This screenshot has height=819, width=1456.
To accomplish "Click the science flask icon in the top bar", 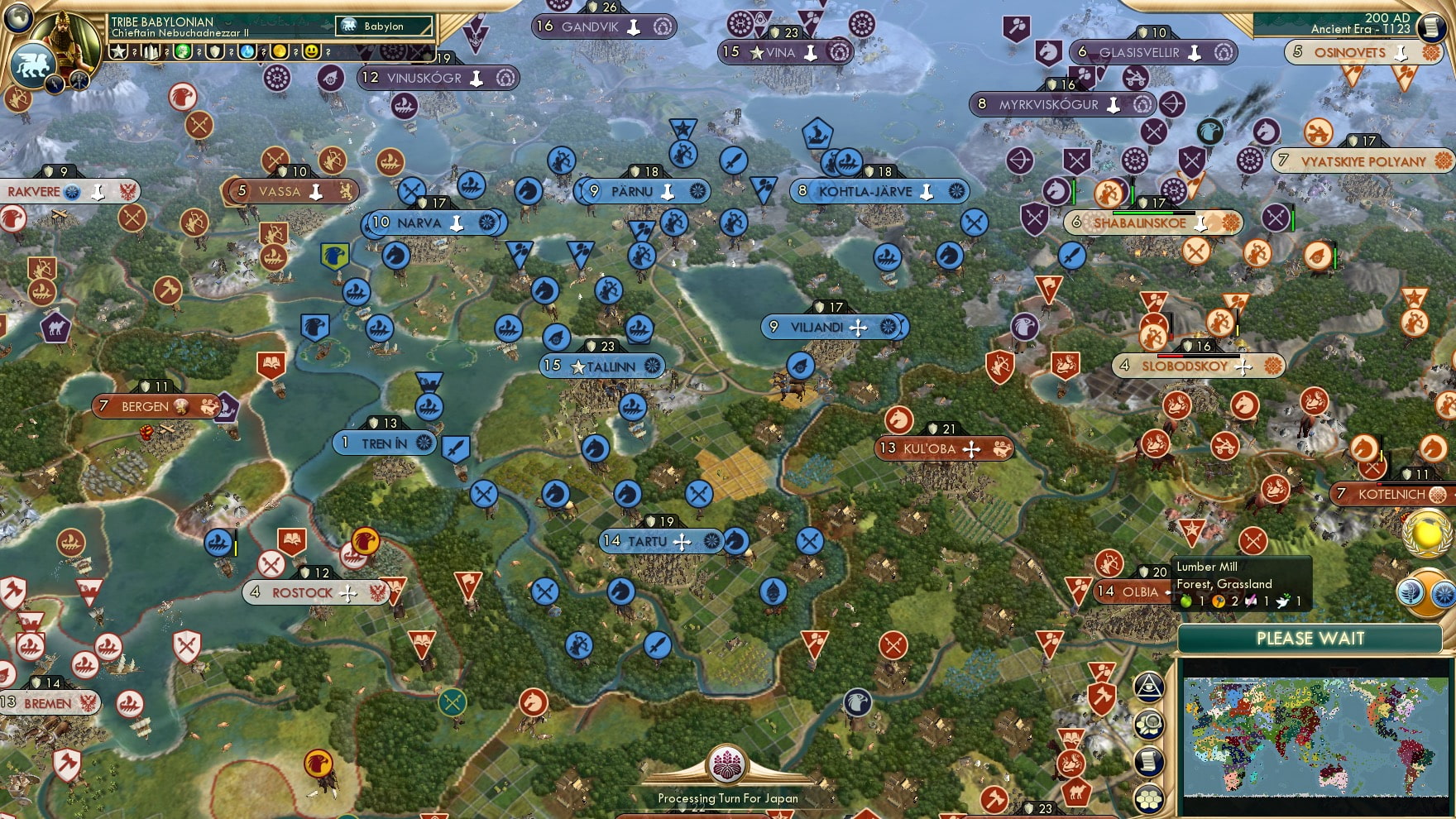I will [246, 50].
